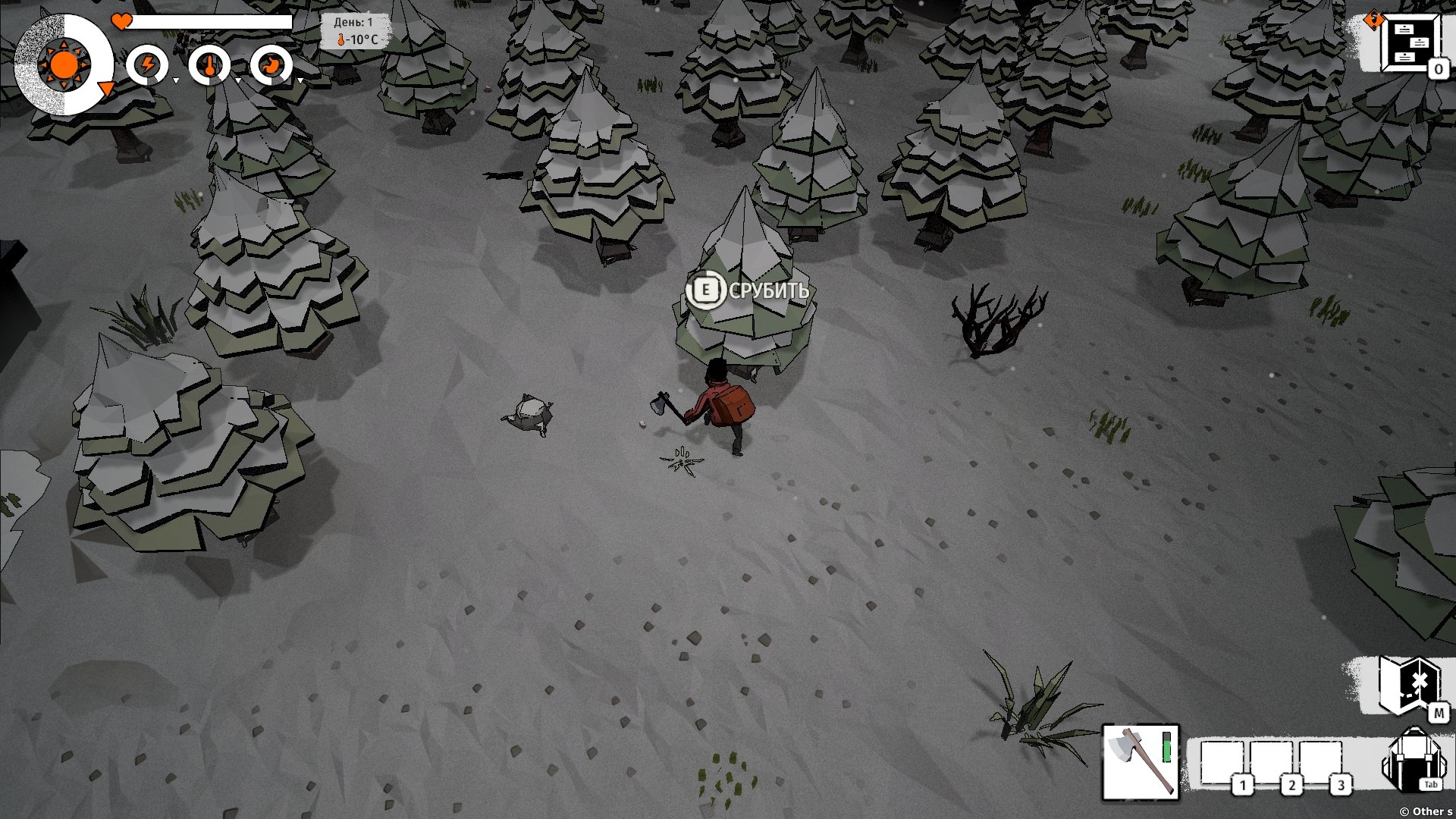Open the backpack inventory
The height and width of the screenshot is (819, 1456).
(x=1412, y=761)
